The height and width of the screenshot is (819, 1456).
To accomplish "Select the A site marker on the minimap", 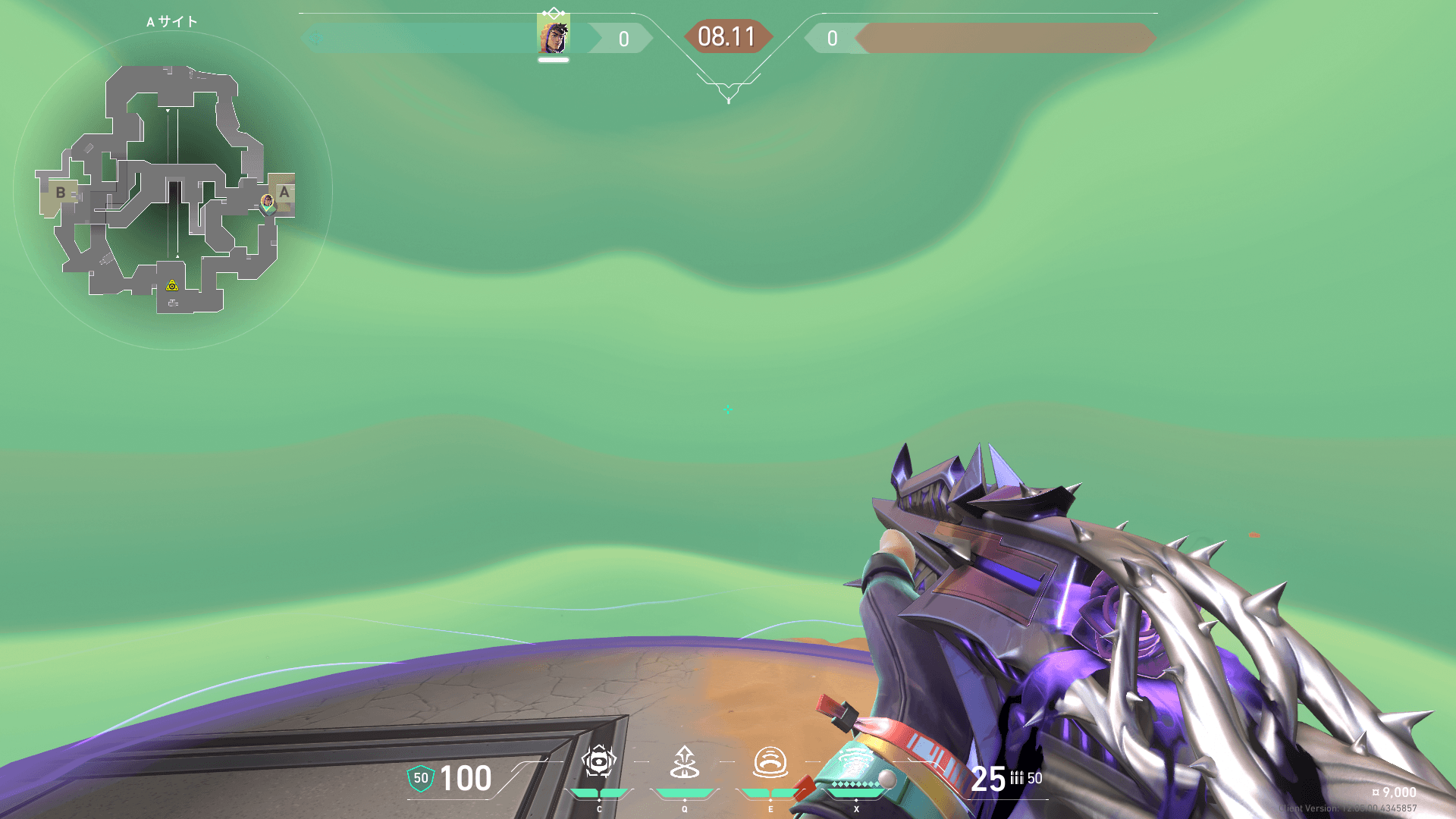I will pos(284,192).
